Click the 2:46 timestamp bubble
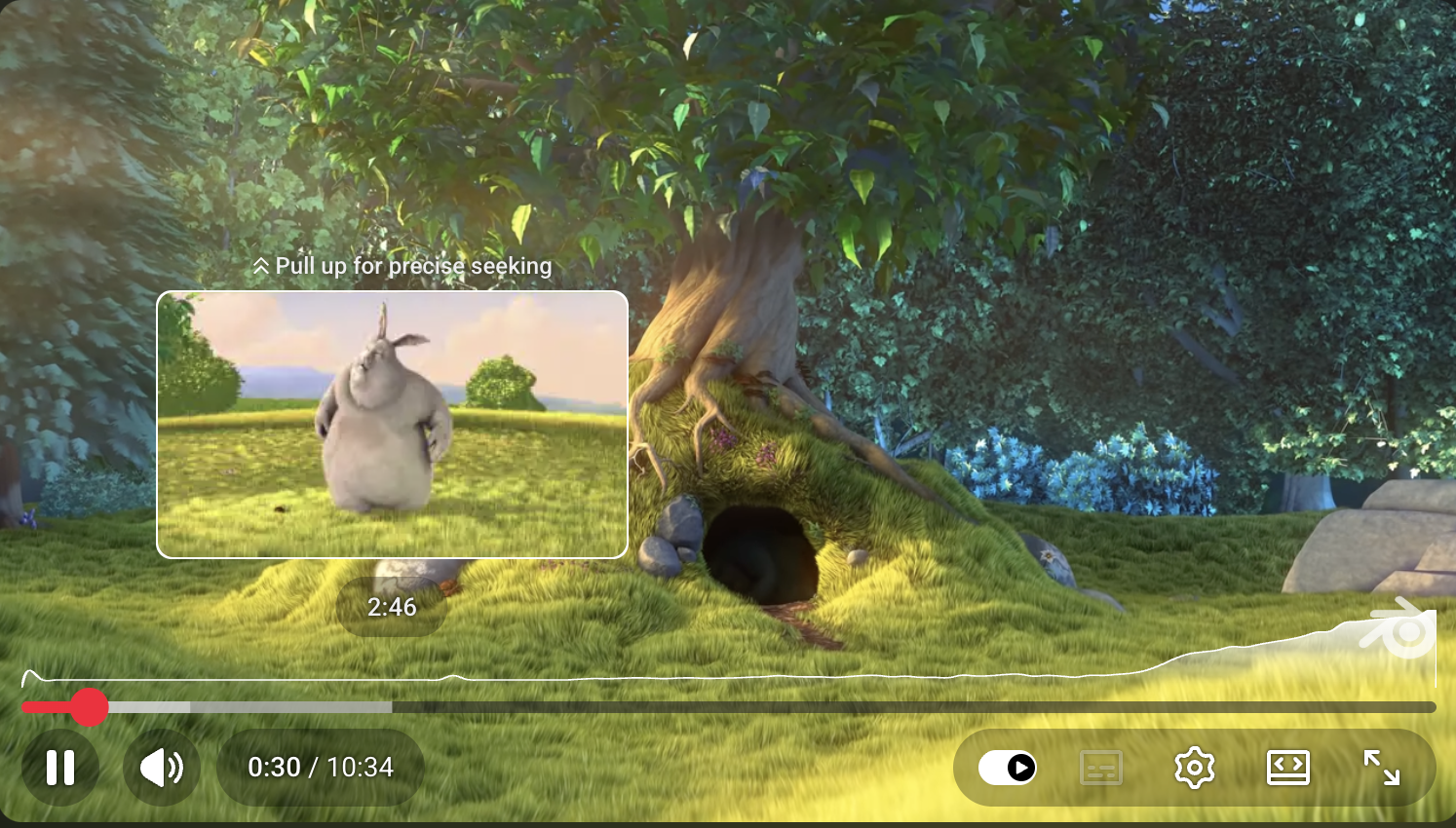The height and width of the screenshot is (828, 1456). pyautogui.click(x=393, y=607)
